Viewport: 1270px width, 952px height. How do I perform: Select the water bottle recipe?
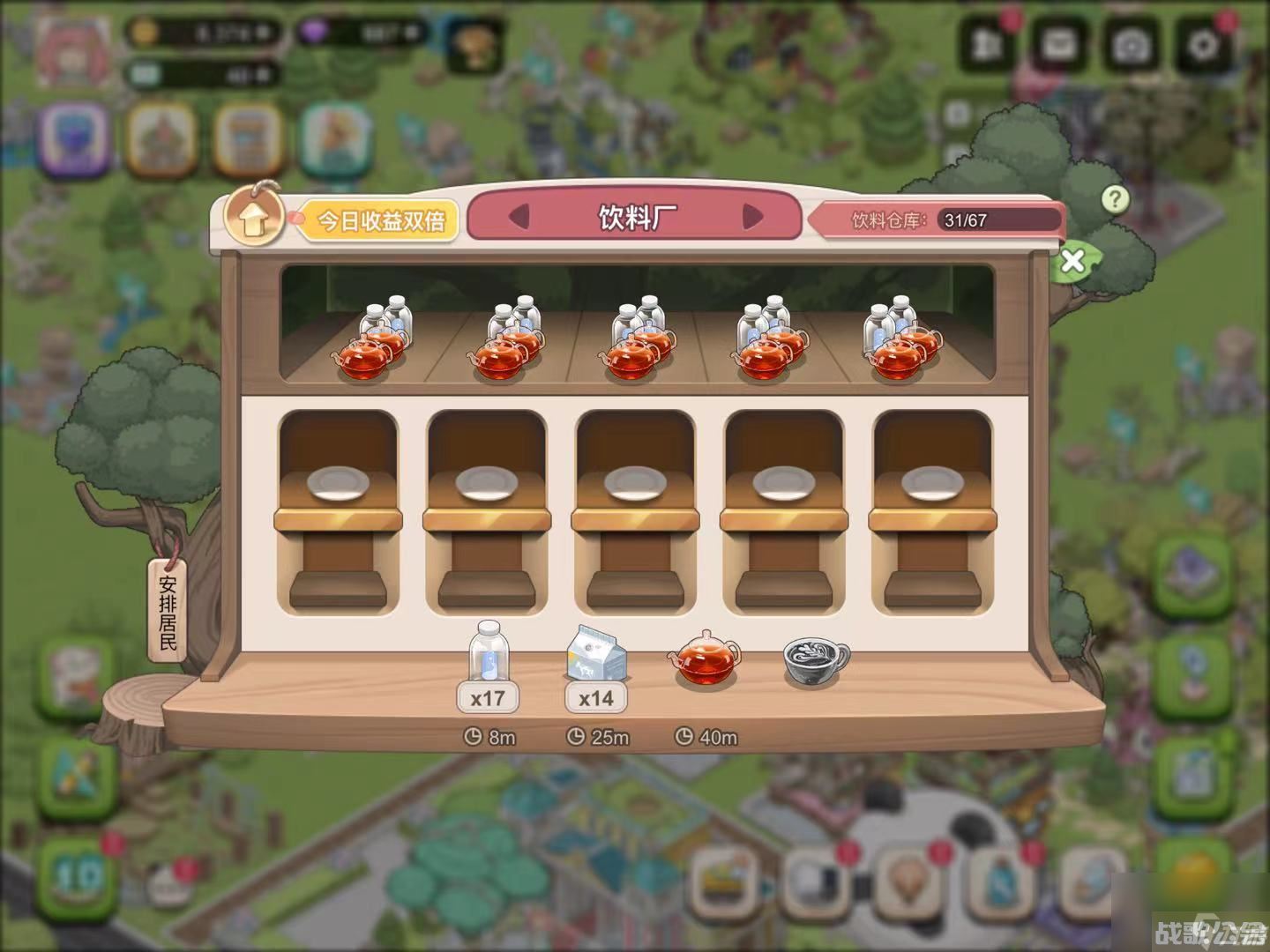click(x=488, y=651)
